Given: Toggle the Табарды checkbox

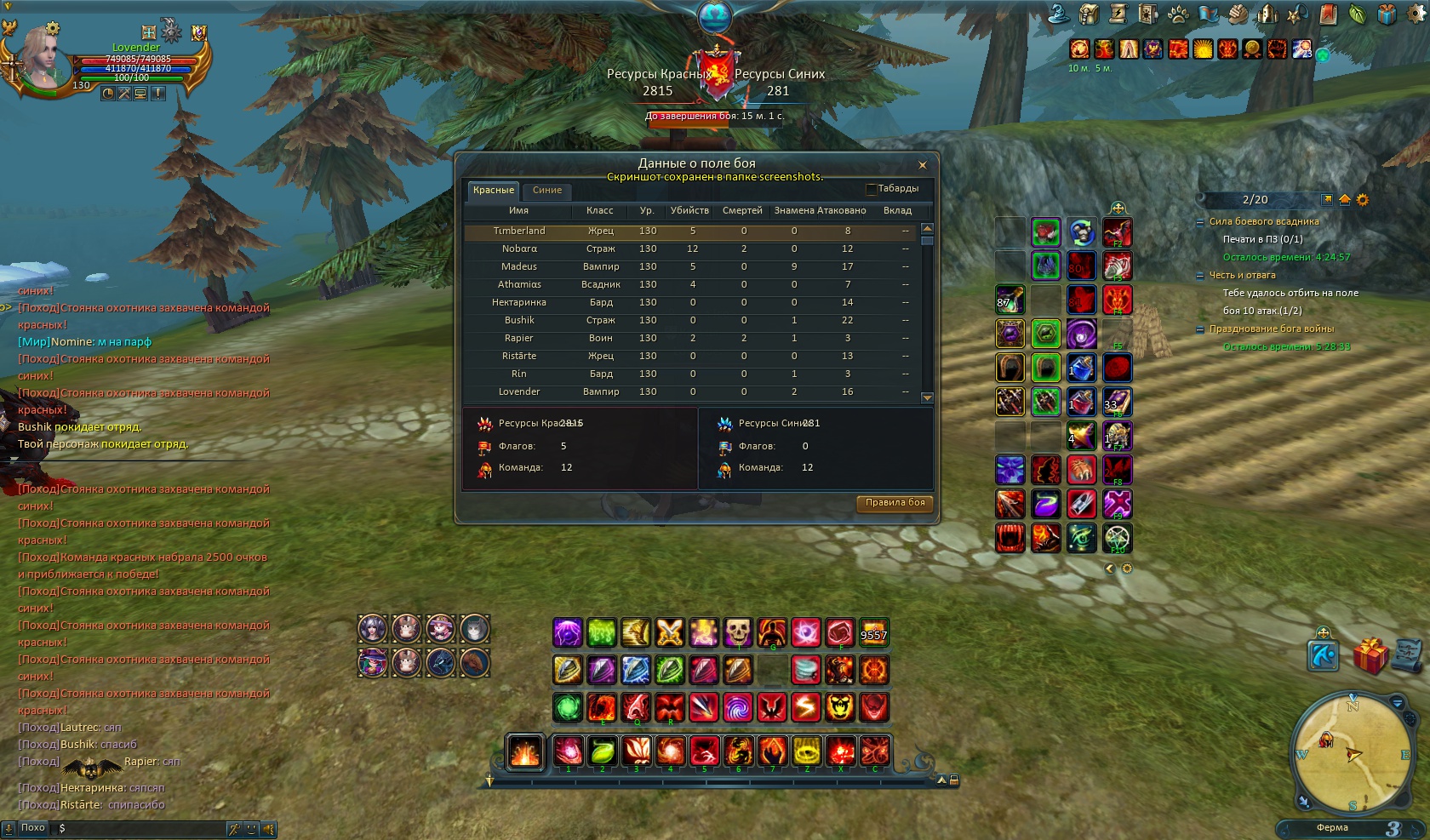Looking at the screenshot, I should (871, 189).
